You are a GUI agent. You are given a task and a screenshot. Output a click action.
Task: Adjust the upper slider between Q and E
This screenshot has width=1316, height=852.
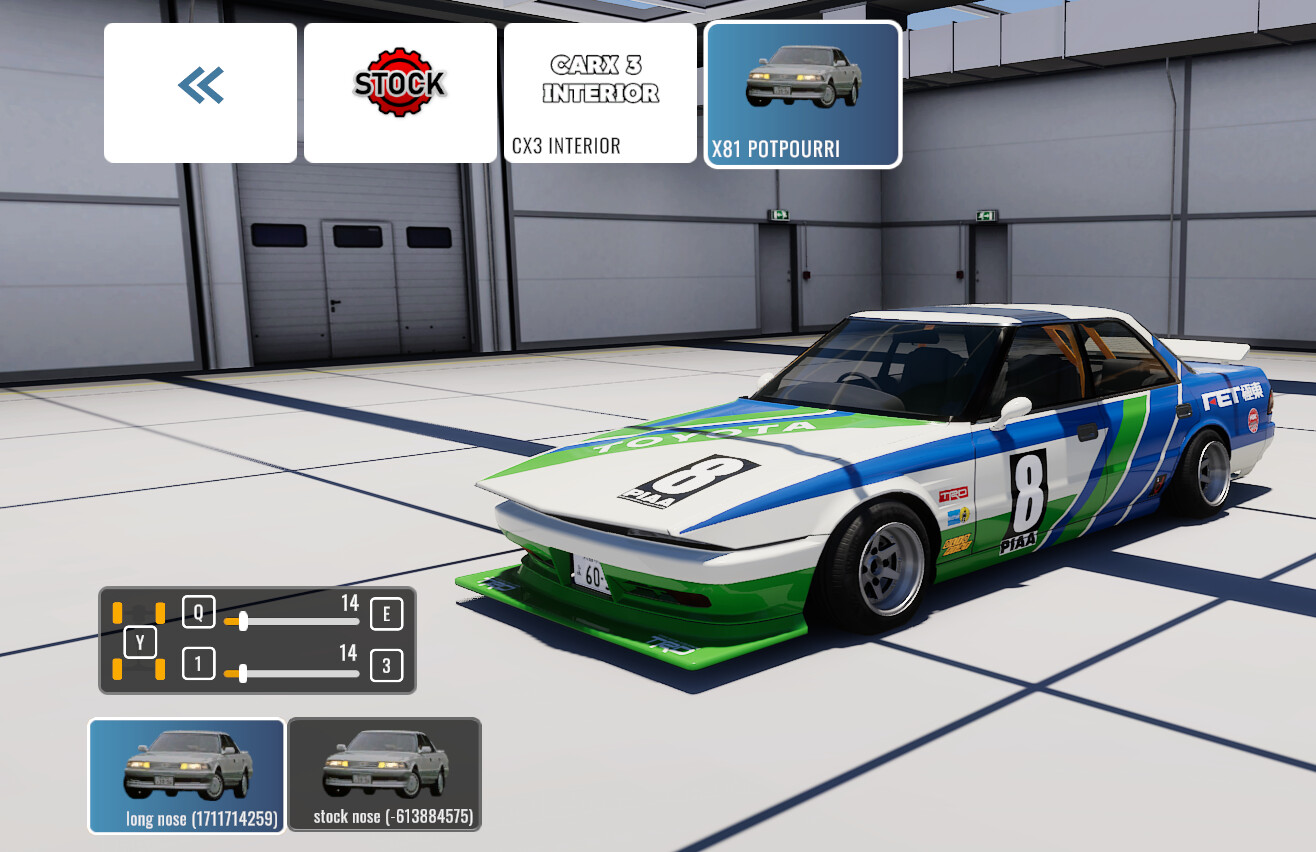[243, 621]
